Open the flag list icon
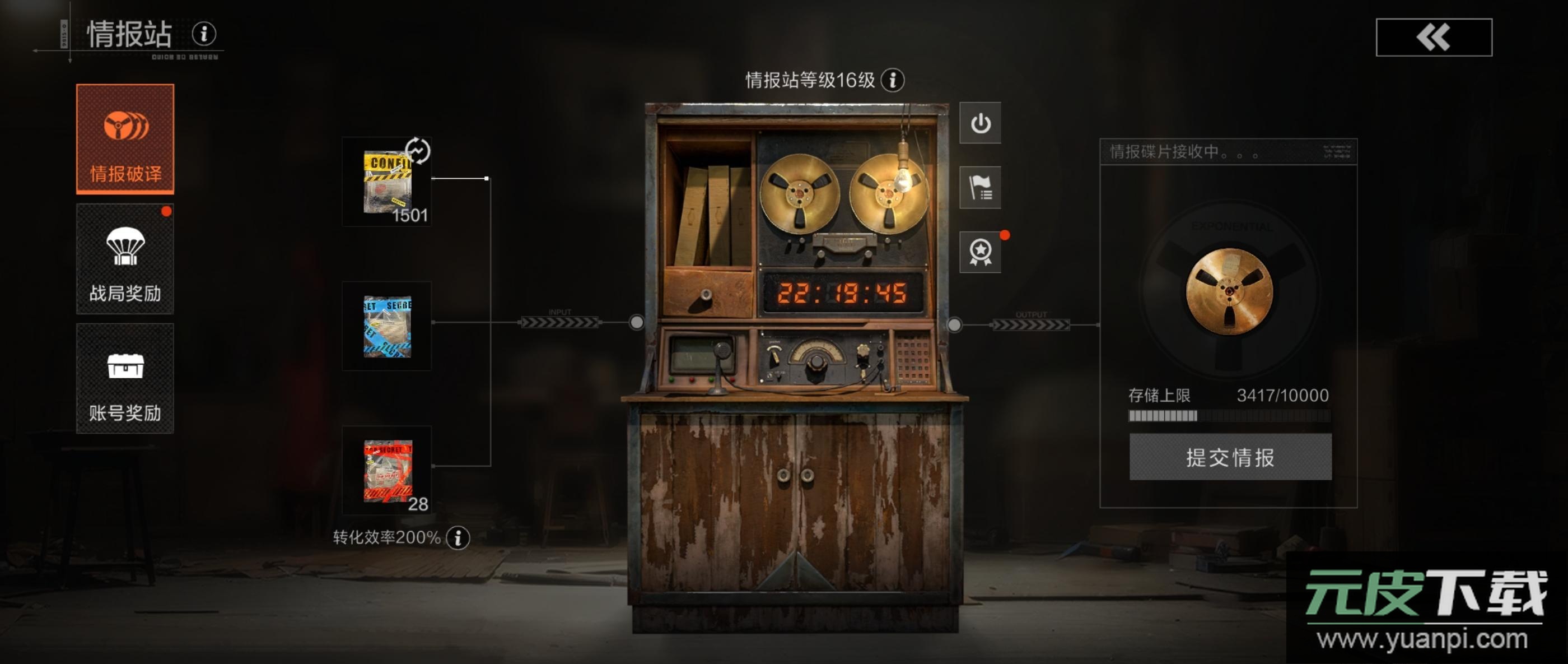This screenshot has width=1568, height=664. 980,188
